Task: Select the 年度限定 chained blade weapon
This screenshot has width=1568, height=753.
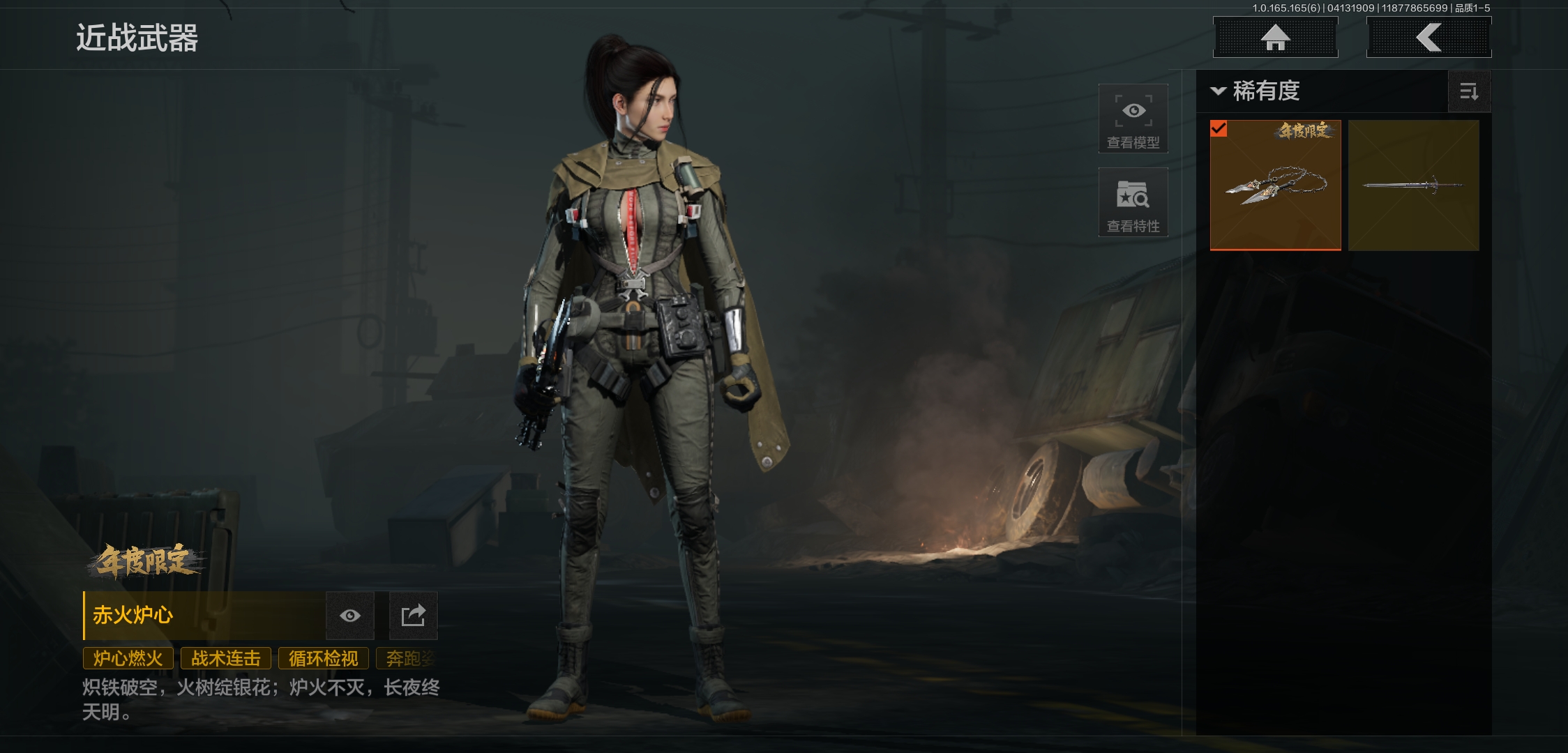Action: tap(1275, 185)
